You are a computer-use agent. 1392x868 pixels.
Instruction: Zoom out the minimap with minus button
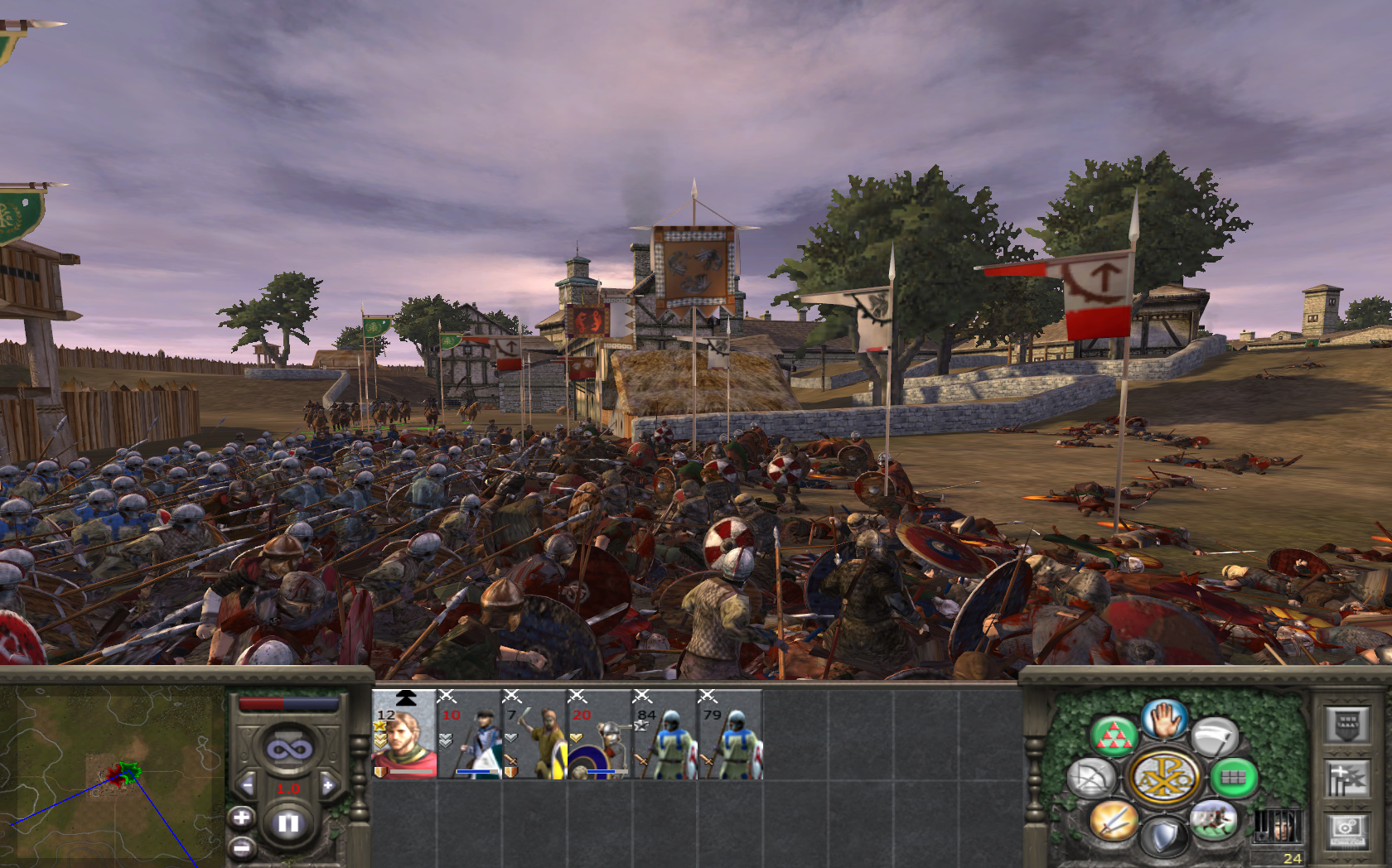[241, 847]
